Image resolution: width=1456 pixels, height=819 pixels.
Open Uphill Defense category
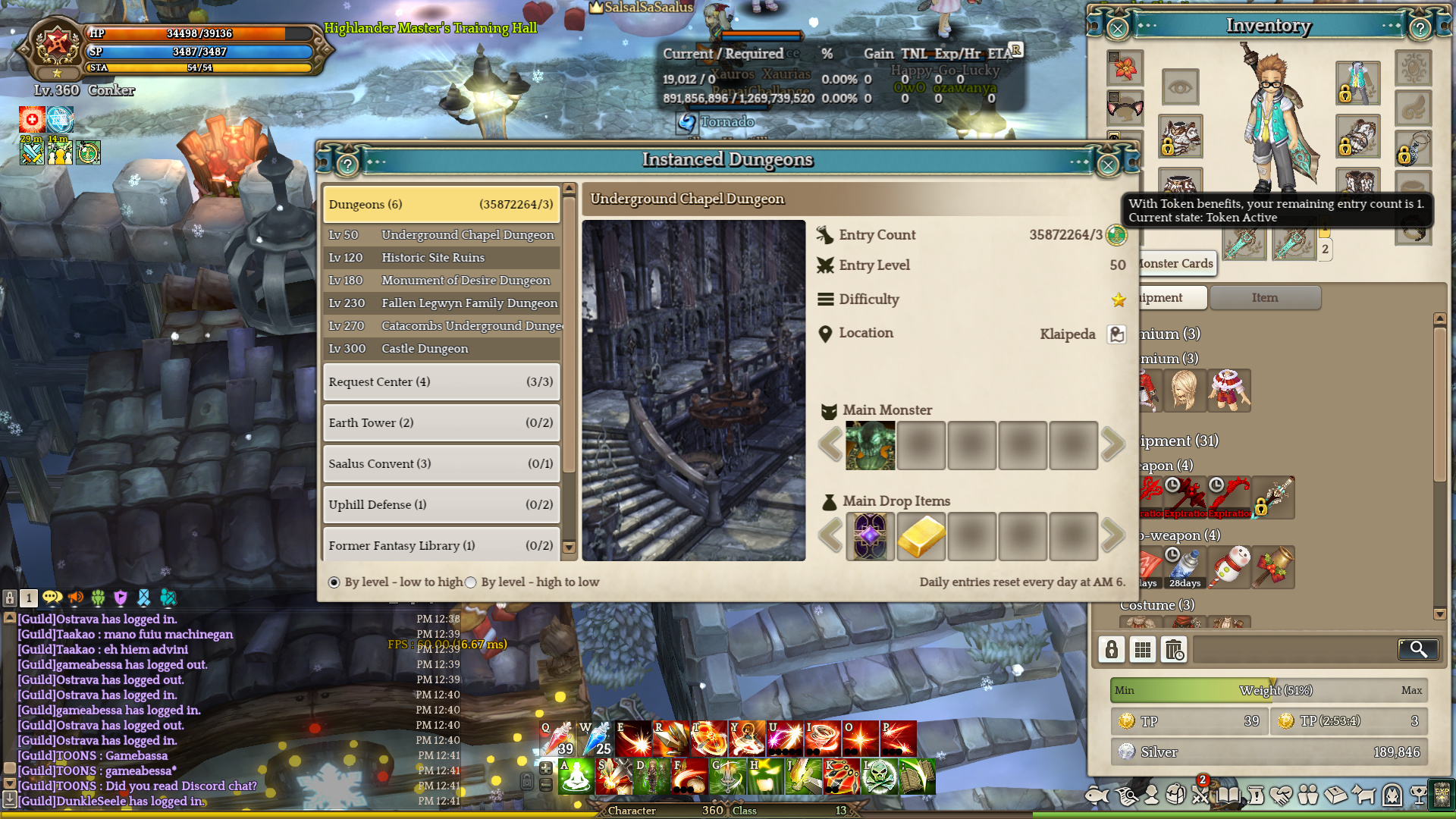(x=441, y=505)
